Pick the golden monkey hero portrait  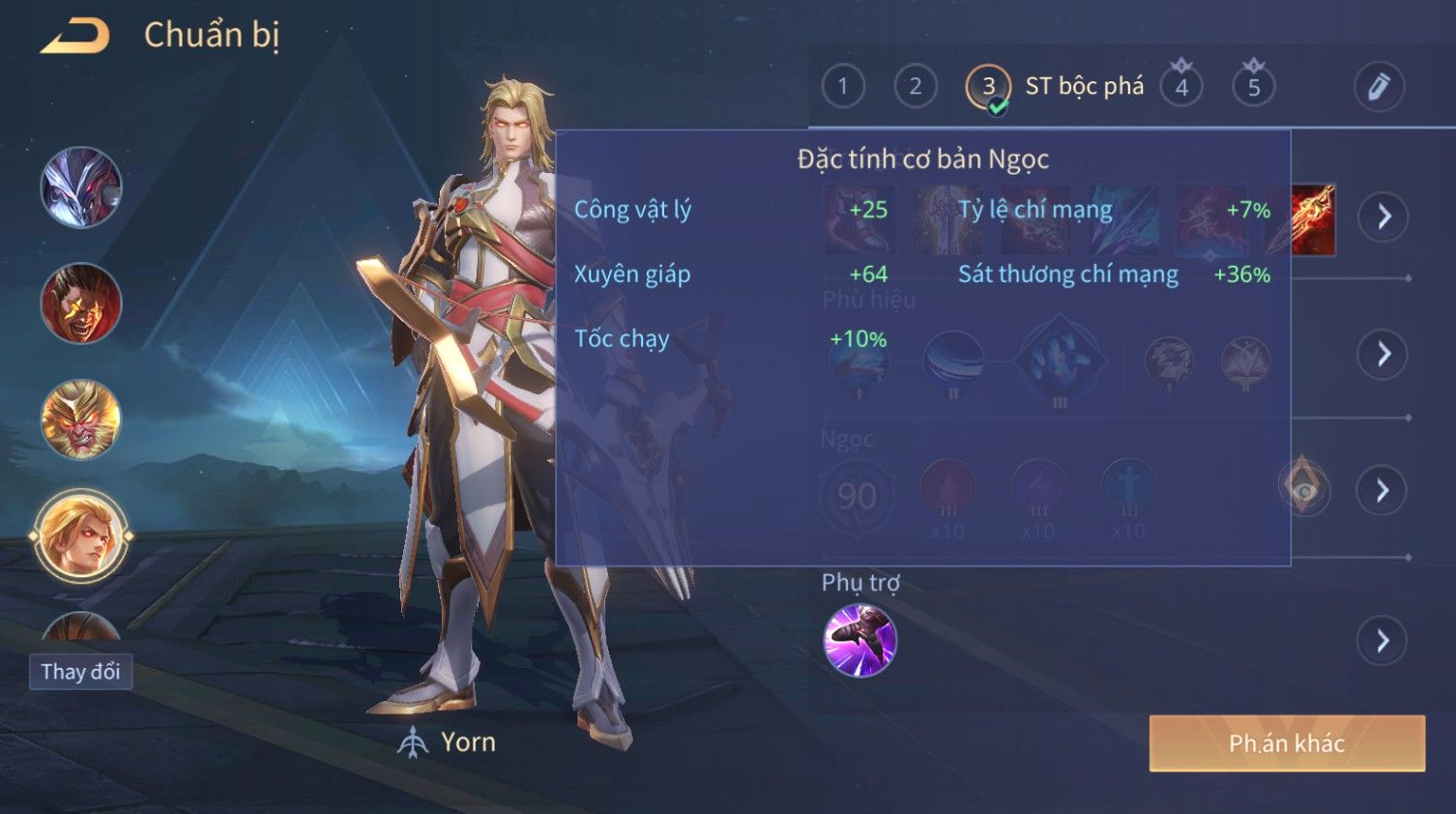point(81,420)
